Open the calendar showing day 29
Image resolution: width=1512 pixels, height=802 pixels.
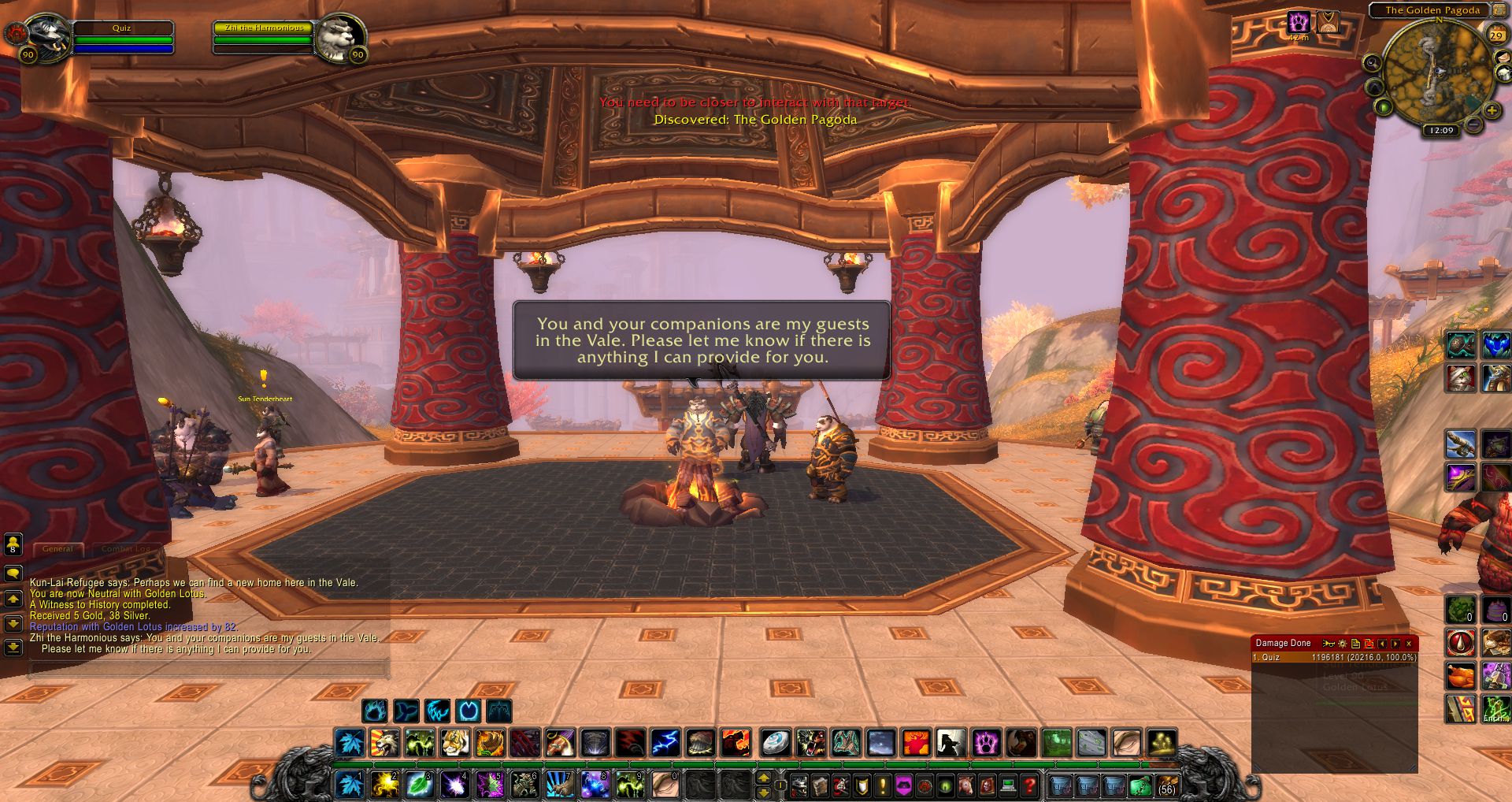[1495, 35]
